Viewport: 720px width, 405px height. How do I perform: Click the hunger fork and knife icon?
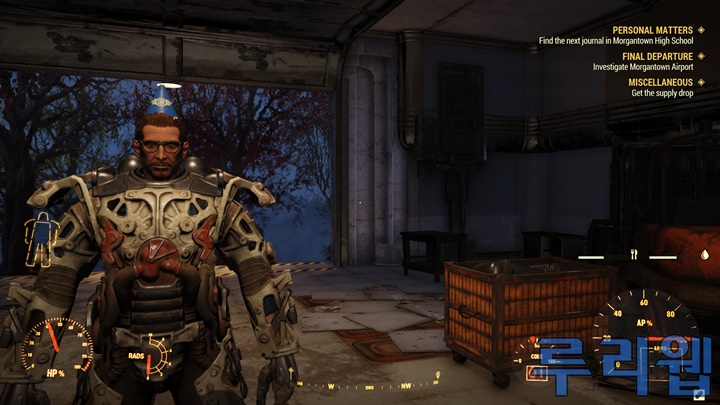[x=633, y=256]
